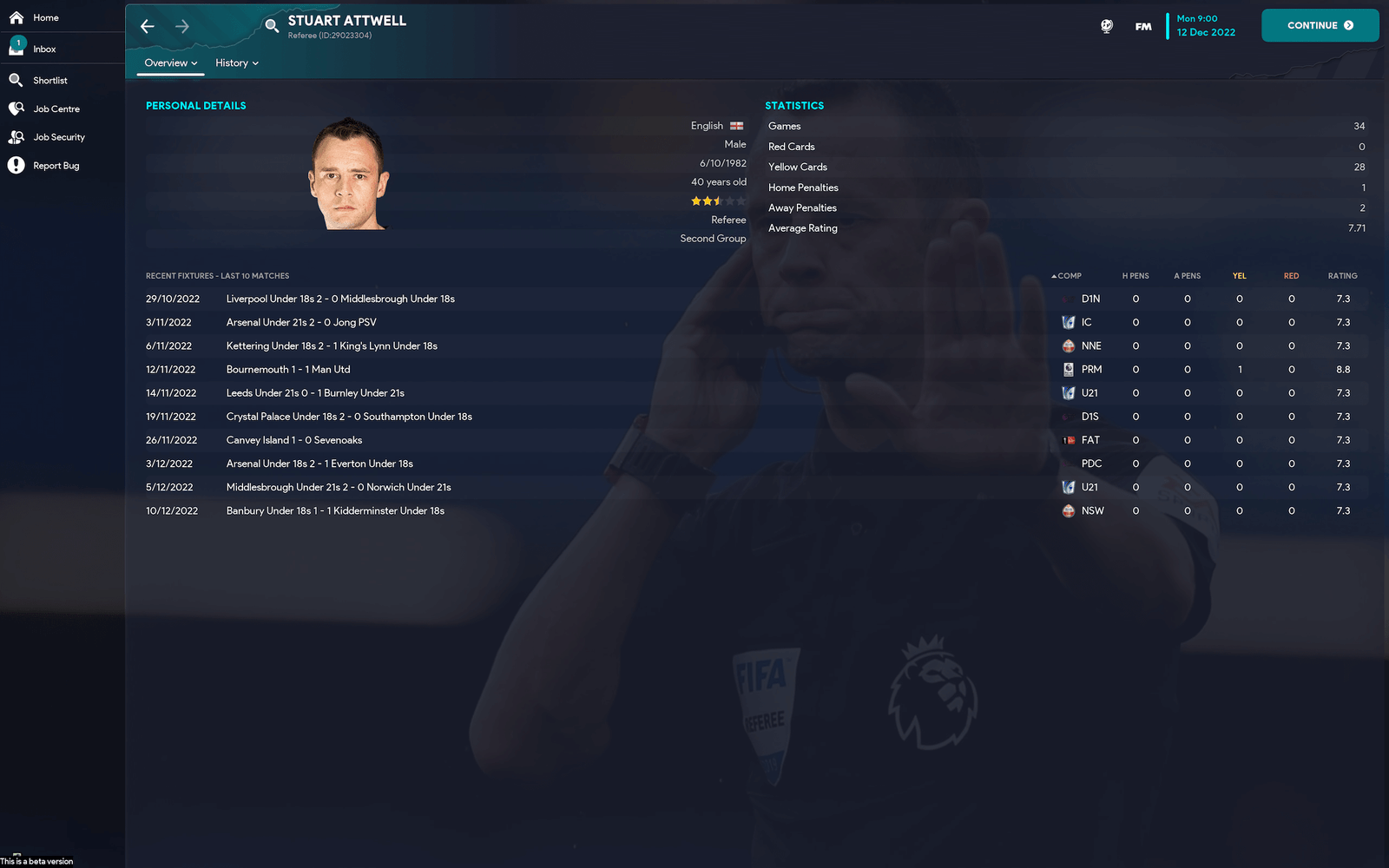Continue to the next day

tap(1320, 25)
